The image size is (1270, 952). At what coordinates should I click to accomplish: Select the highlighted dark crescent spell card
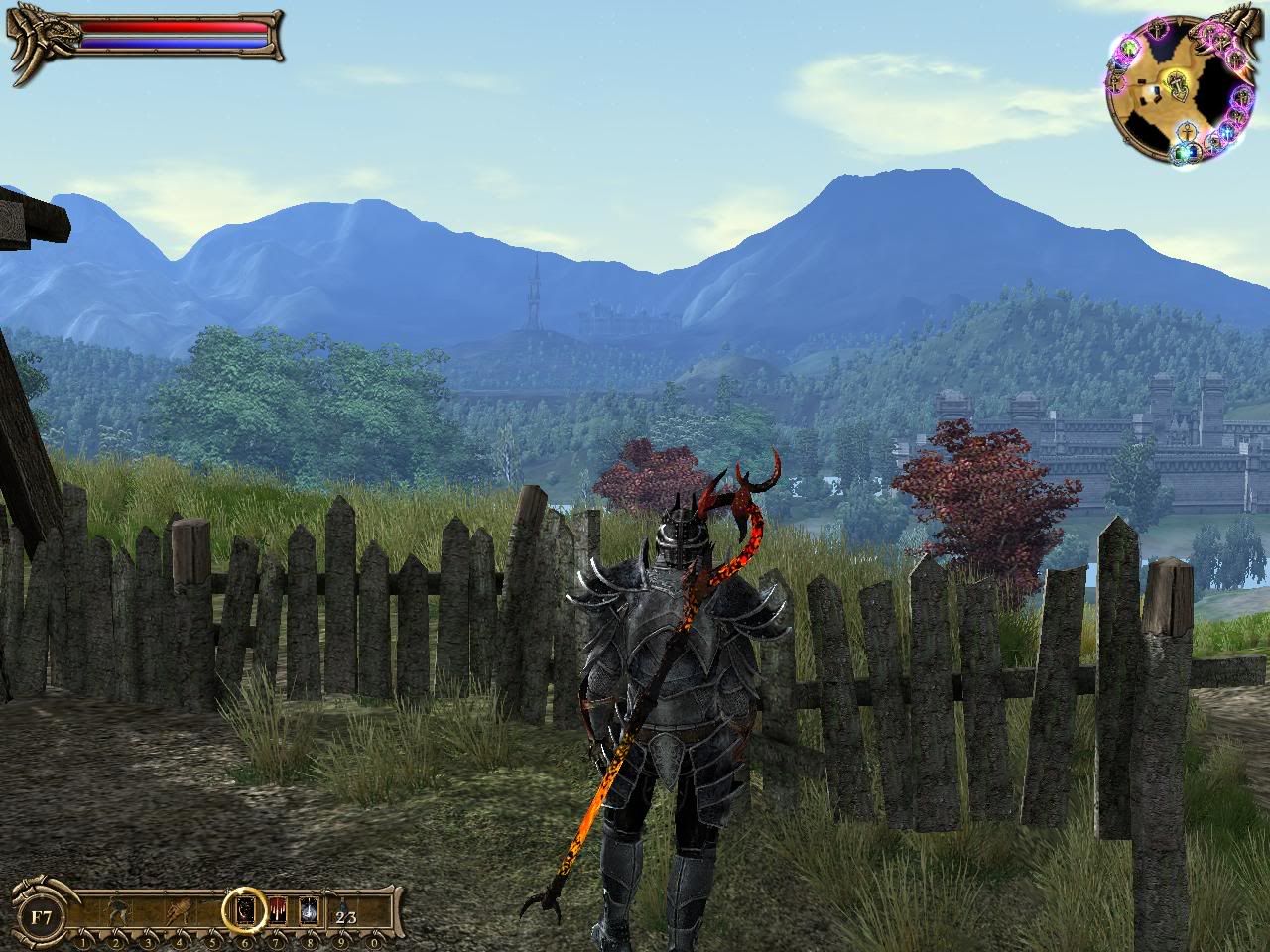[x=245, y=908]
